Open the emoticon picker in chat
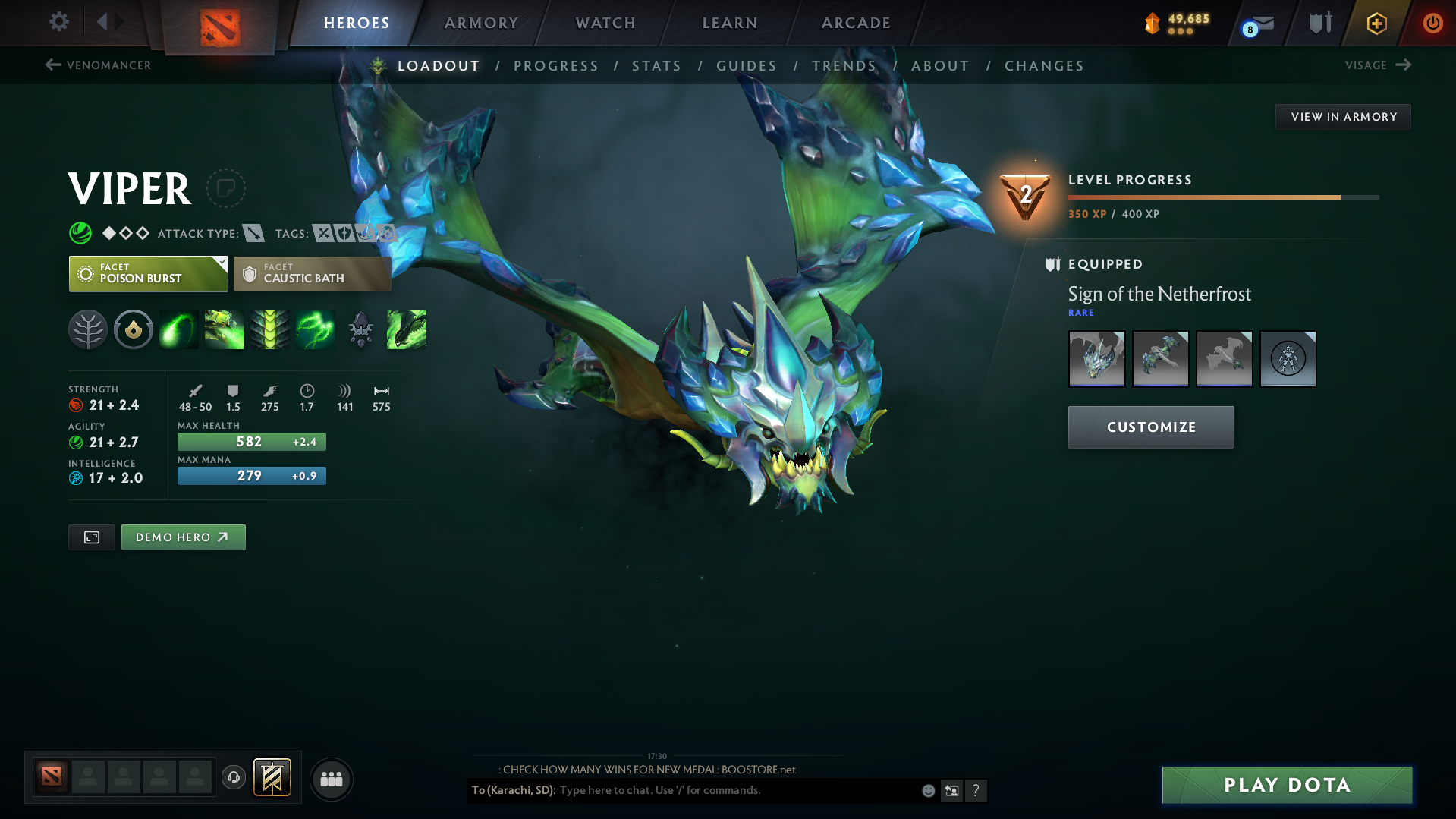The width and height of the screenshot is (1456, 819). point(927,790)
